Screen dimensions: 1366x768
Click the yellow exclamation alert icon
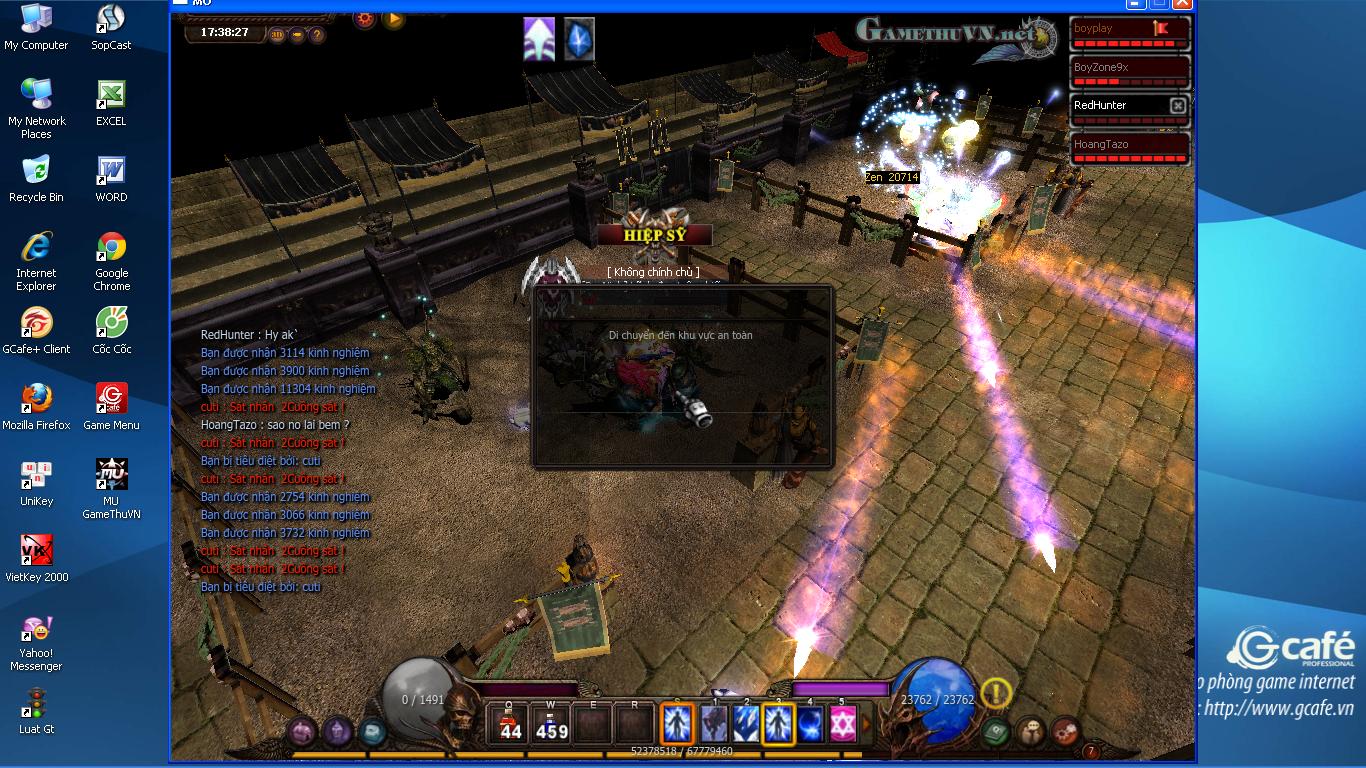(x=996, y=692)
